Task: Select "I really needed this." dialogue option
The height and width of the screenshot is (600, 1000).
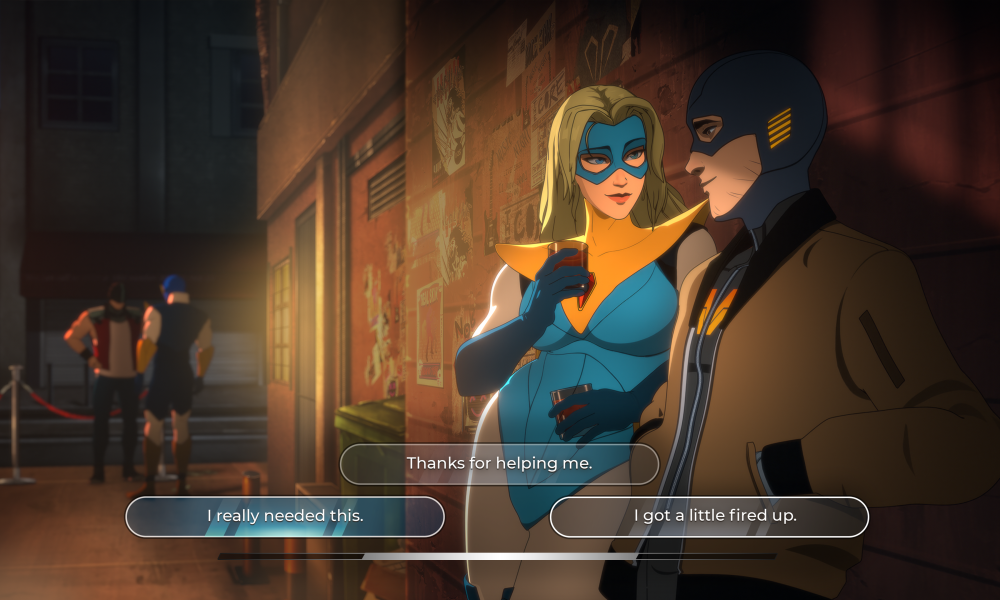Action: 285,516
